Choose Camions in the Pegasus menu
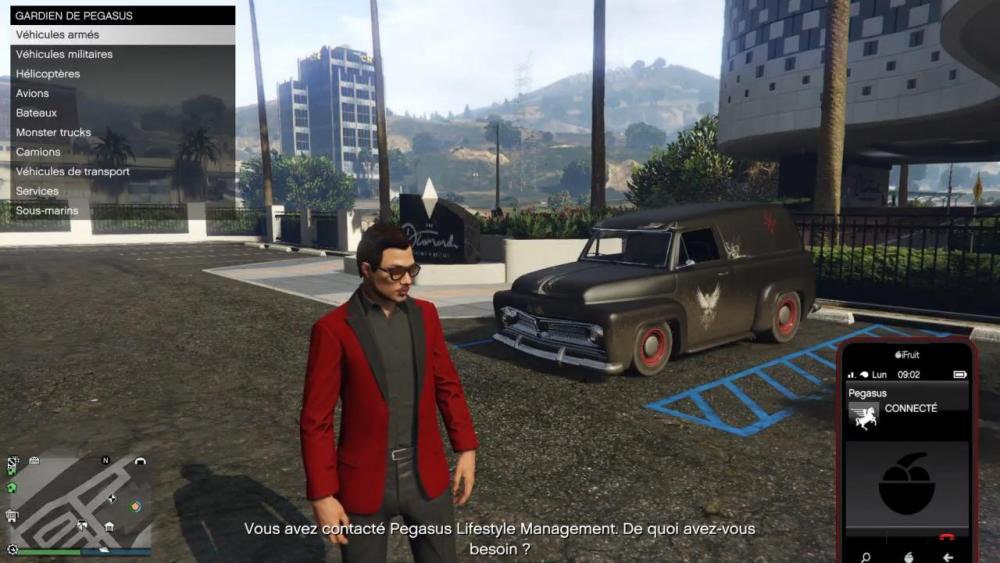This screenshot has width=1000, height=563. (x=122, y=152)
